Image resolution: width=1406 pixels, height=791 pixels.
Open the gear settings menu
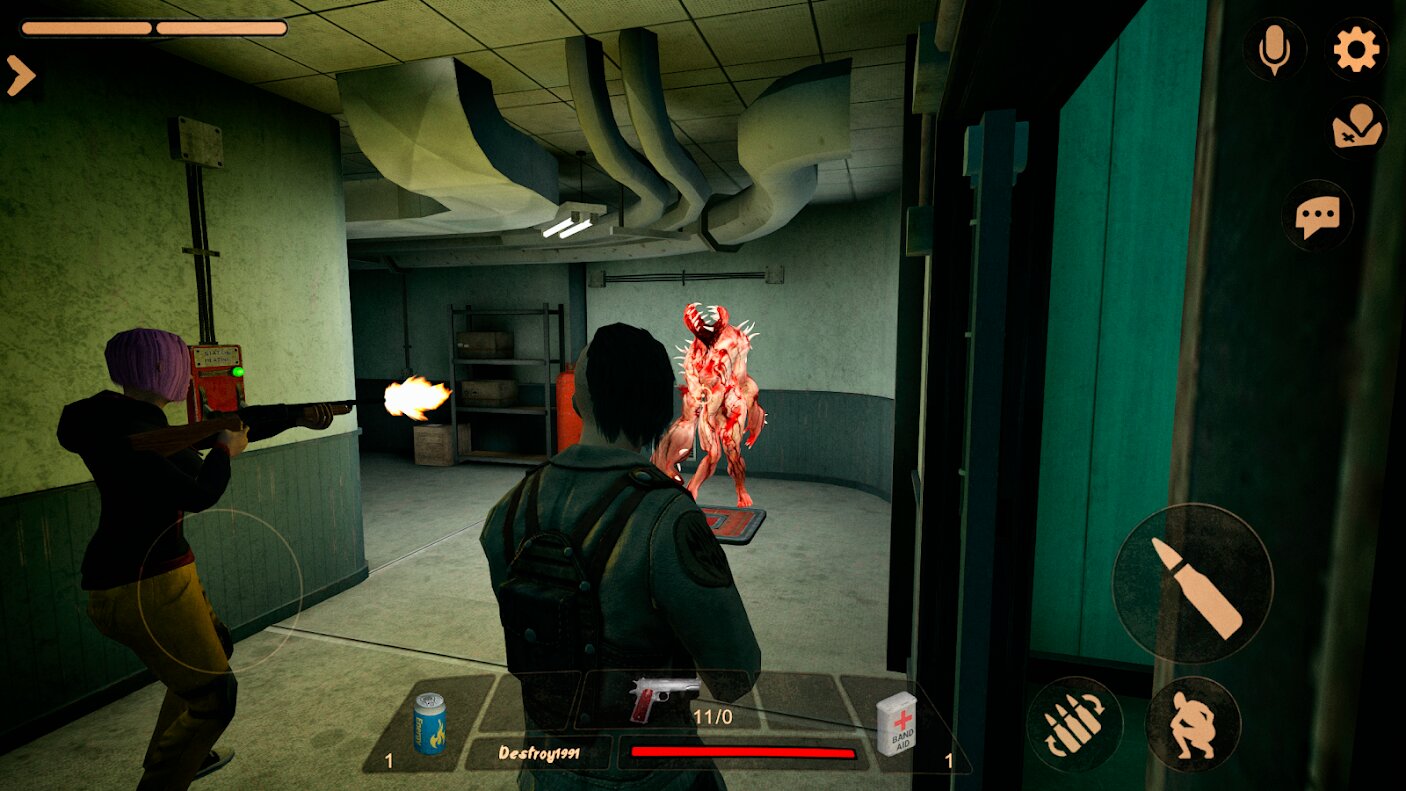pos(1356,49)
